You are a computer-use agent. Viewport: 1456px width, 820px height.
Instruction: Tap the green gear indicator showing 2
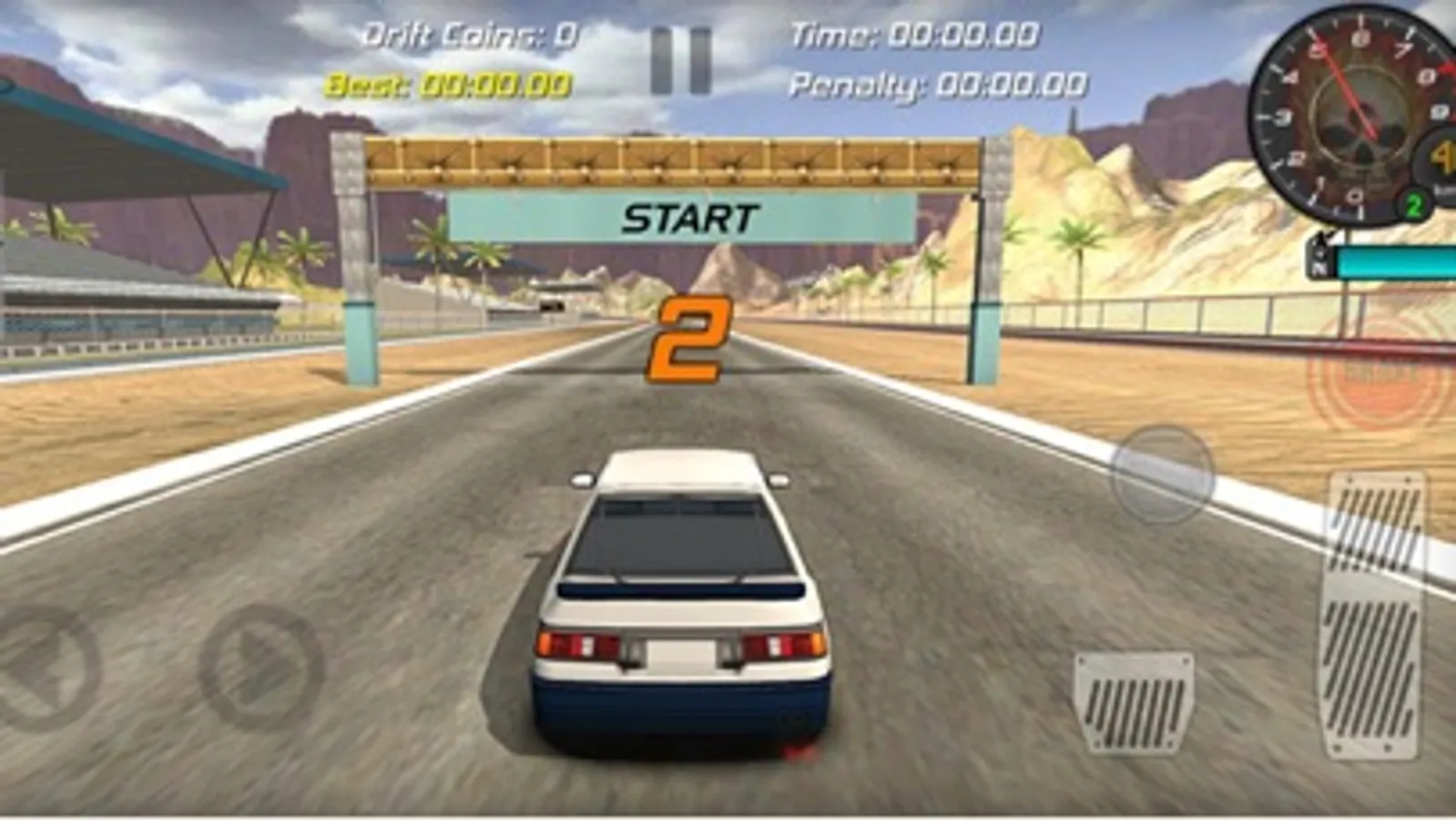(1413, 206)
